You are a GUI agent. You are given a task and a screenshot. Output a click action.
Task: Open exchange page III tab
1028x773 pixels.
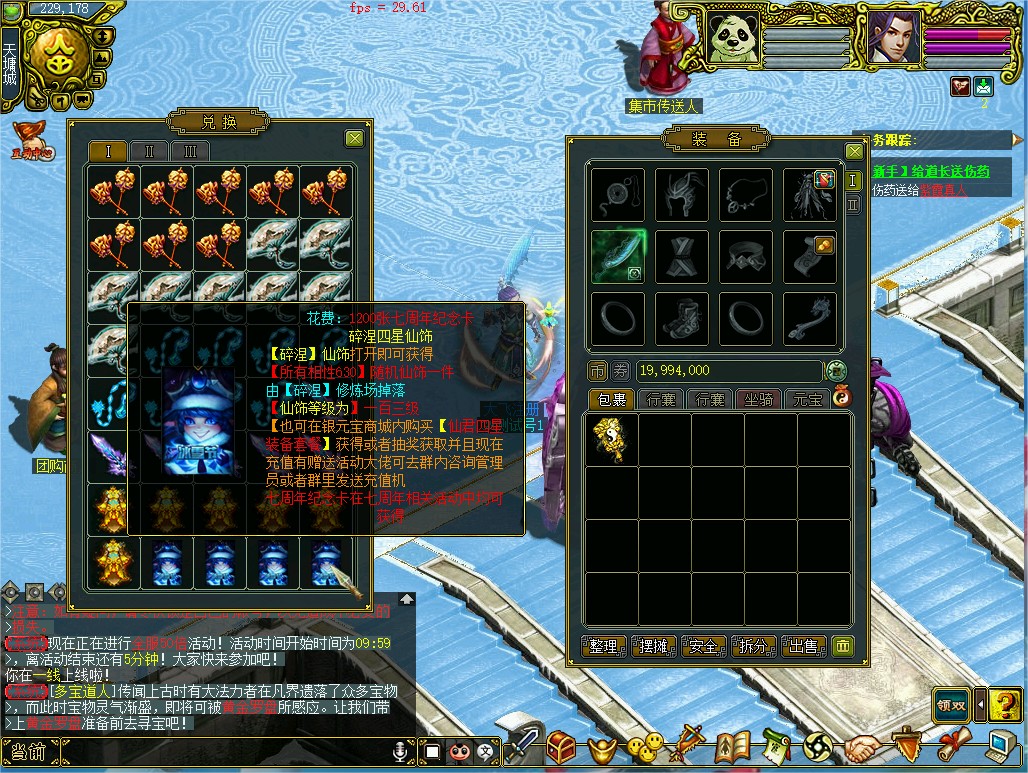click(190, 151)
